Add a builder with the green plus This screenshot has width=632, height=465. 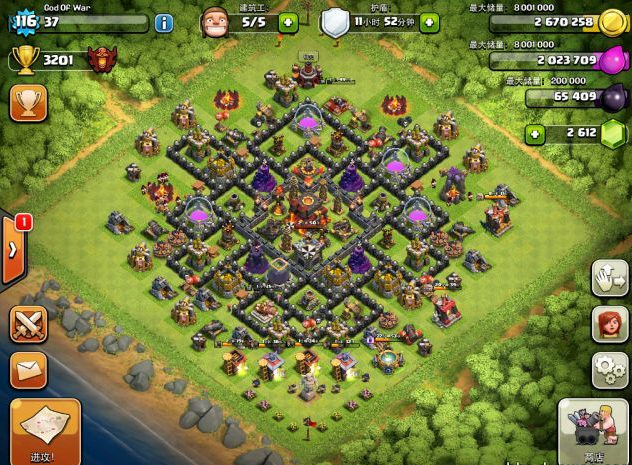coord(289,22)
